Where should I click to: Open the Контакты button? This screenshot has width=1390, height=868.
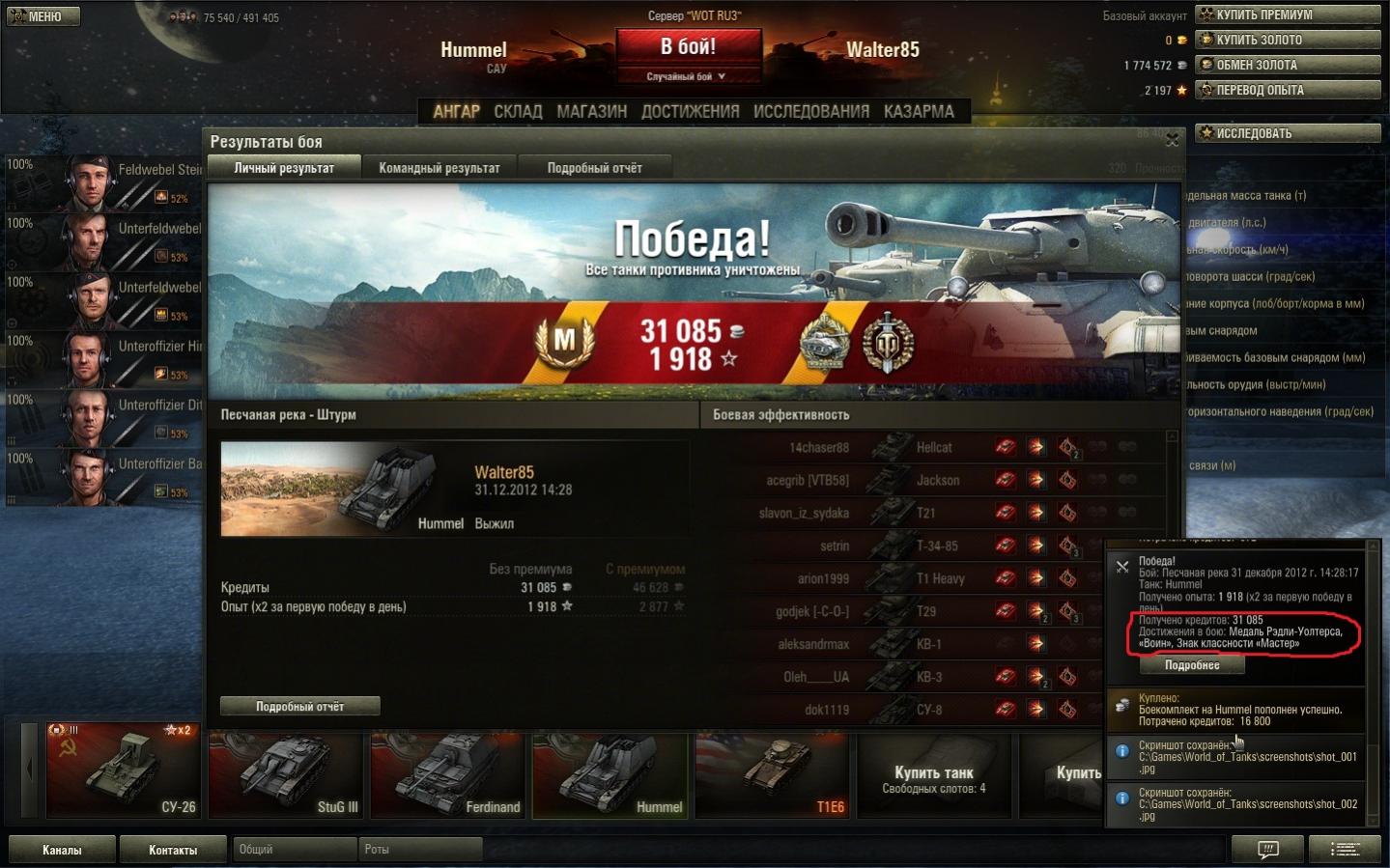pyautogui.click(x=173, y=850)
